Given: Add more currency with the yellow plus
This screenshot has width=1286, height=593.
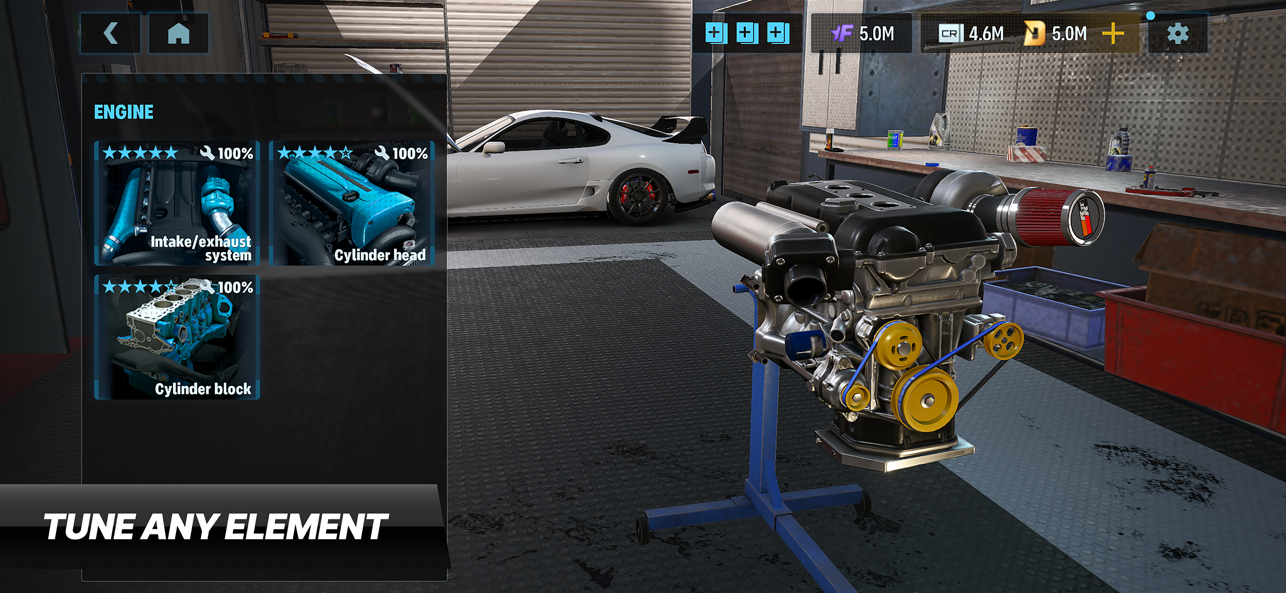Looking at the screenshot, I should pyautogui.click(x=1113, y=33).
